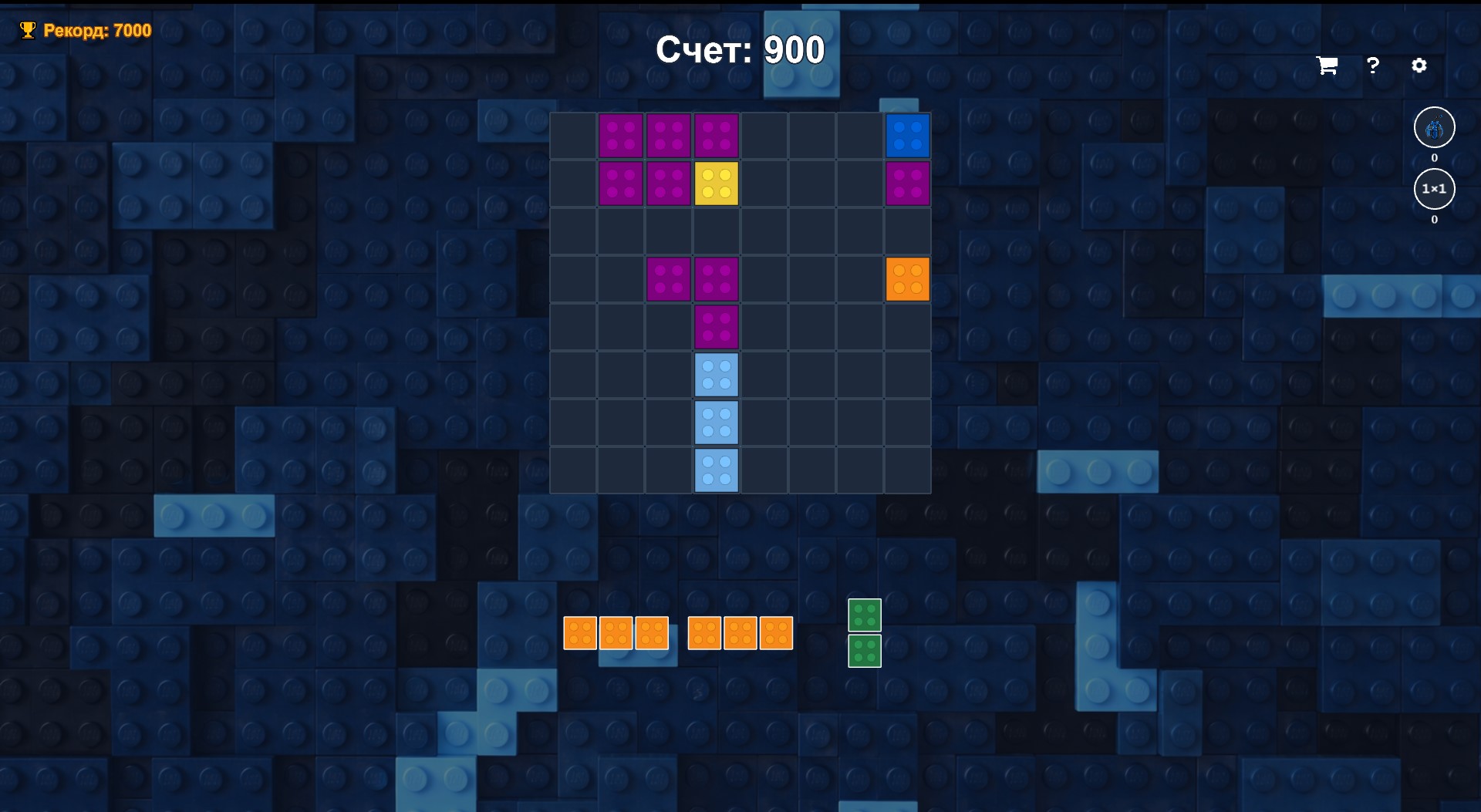Click the lowest light-blue brick on the board
Screen dimensions: 1481x812
717,470
